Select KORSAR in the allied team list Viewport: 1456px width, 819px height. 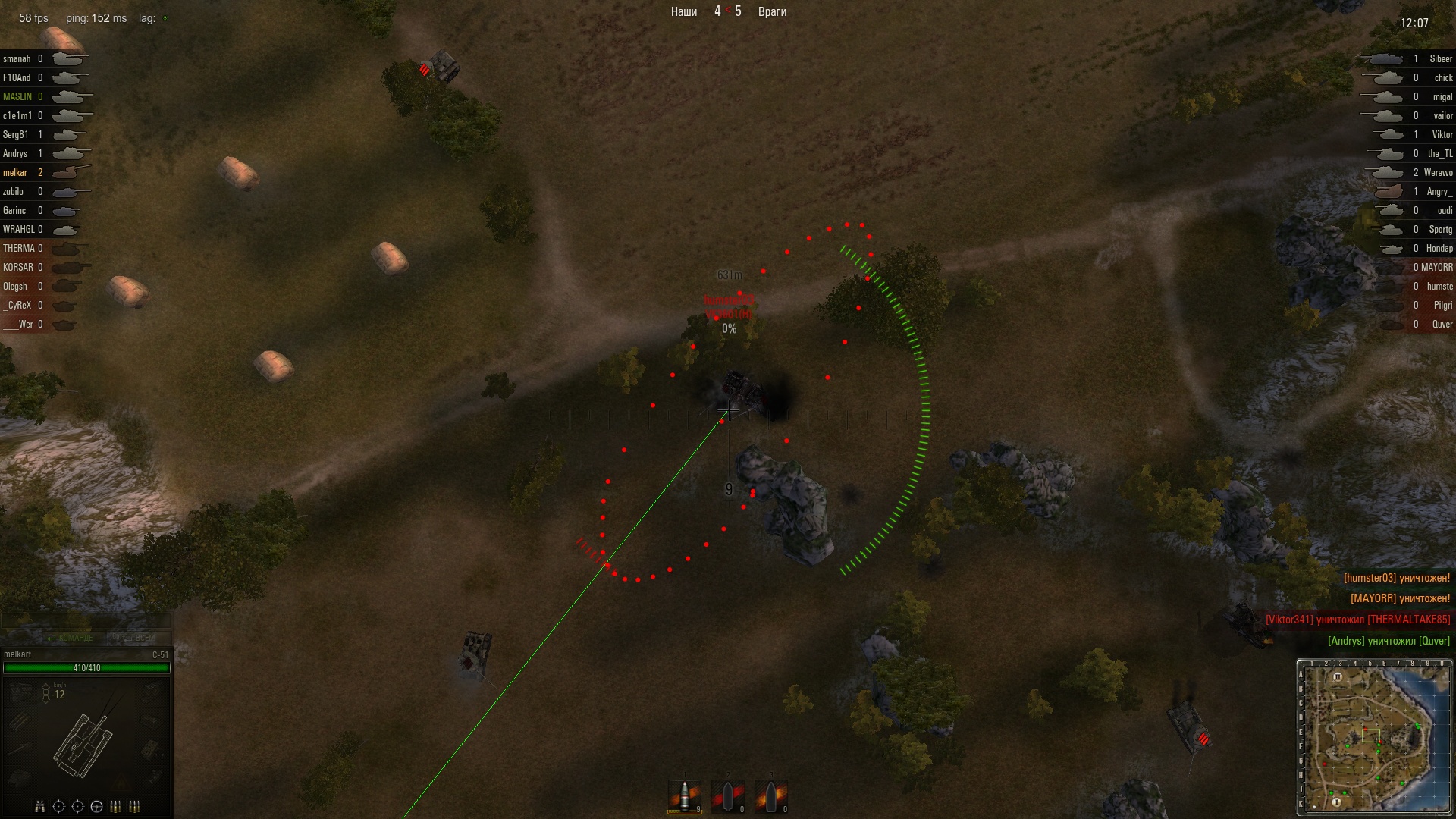(x=17, y=268)
